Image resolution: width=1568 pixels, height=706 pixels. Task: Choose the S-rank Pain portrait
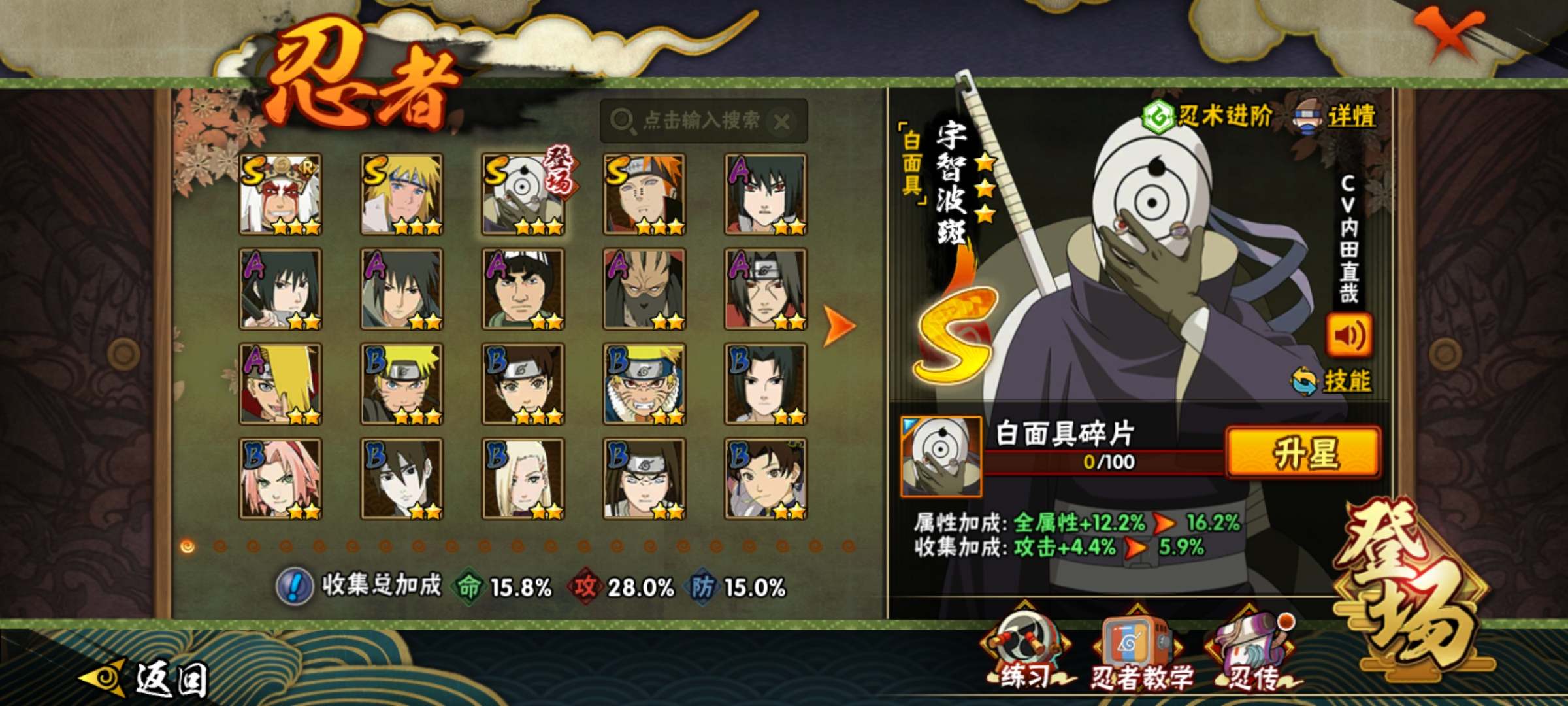[644, 194]
